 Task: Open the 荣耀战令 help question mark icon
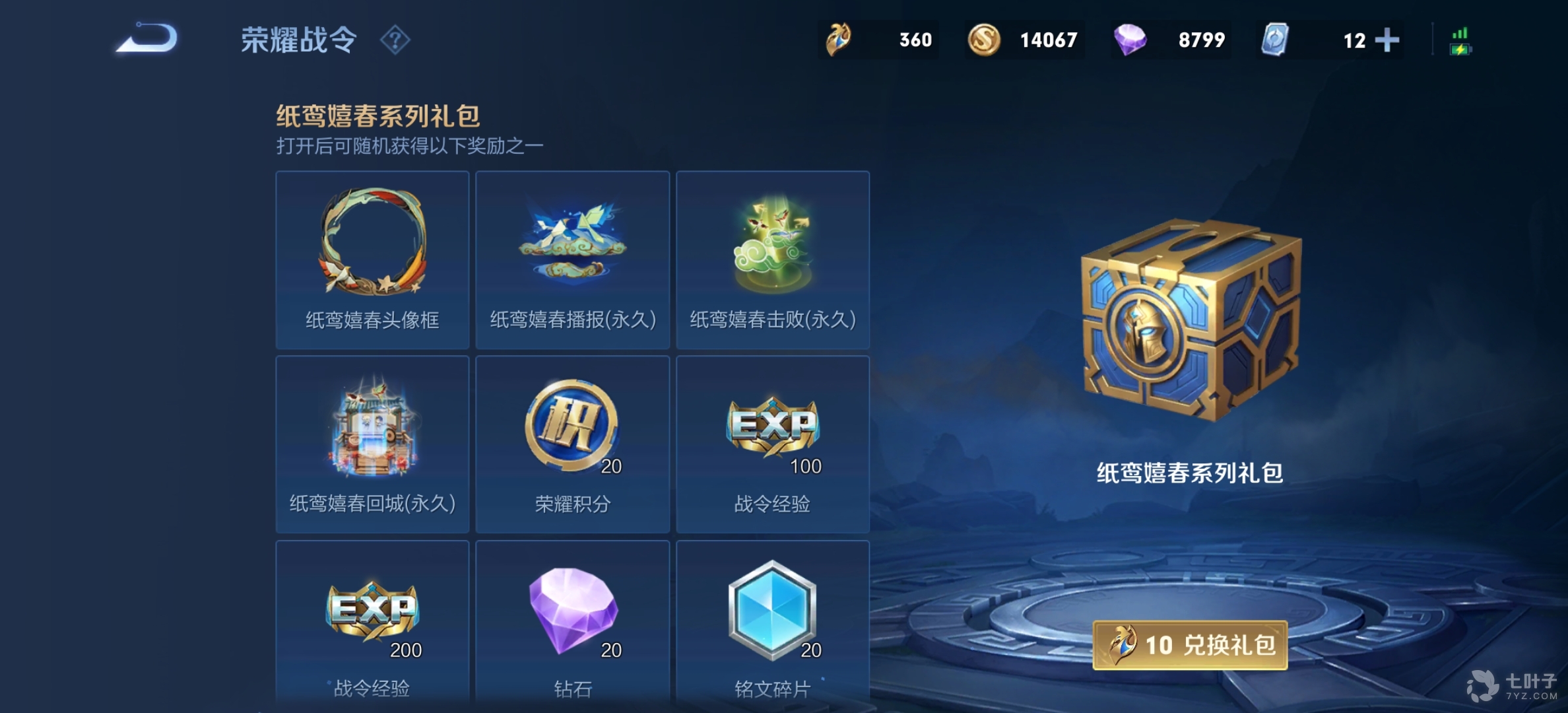coord(394,40)
